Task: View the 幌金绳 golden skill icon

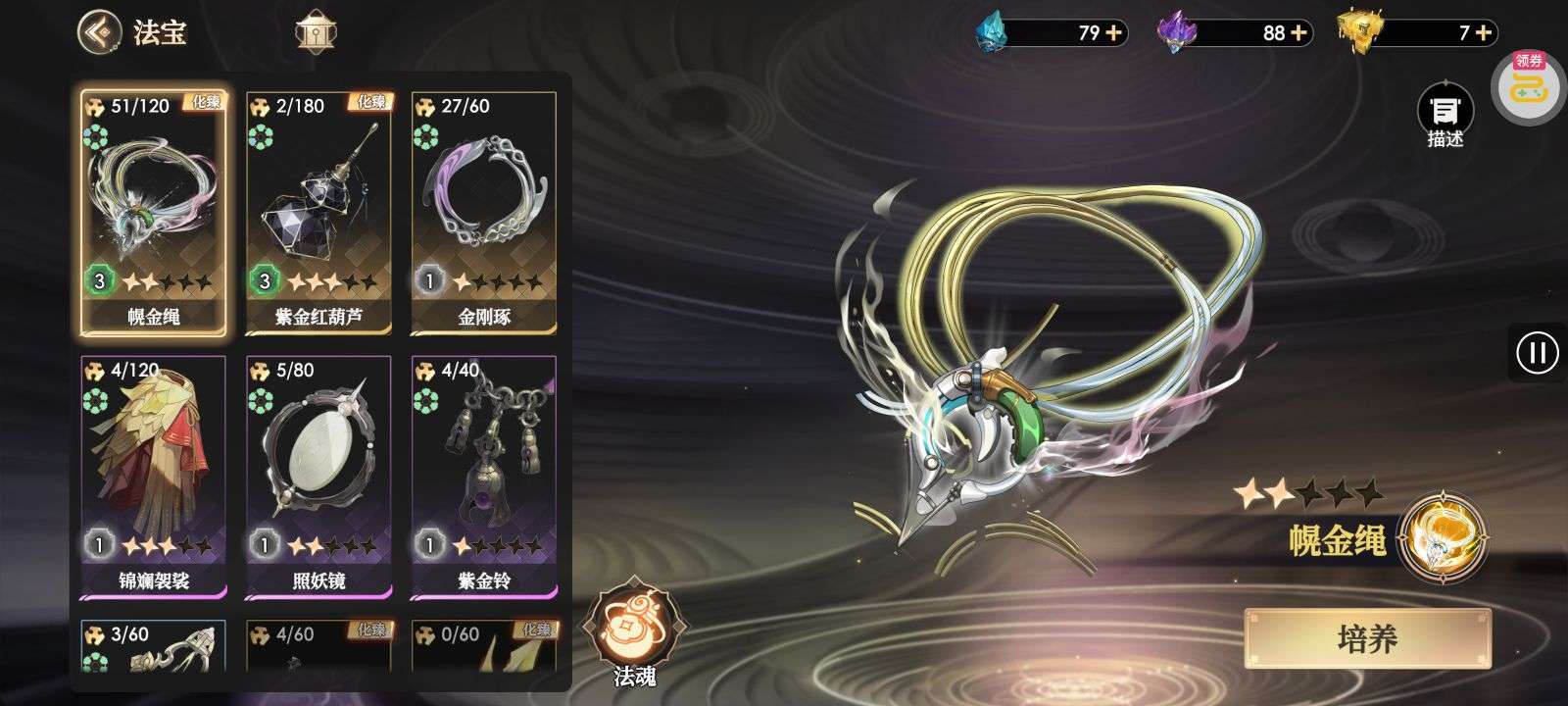Action: pyautogui.click(x=1443, y=537)
